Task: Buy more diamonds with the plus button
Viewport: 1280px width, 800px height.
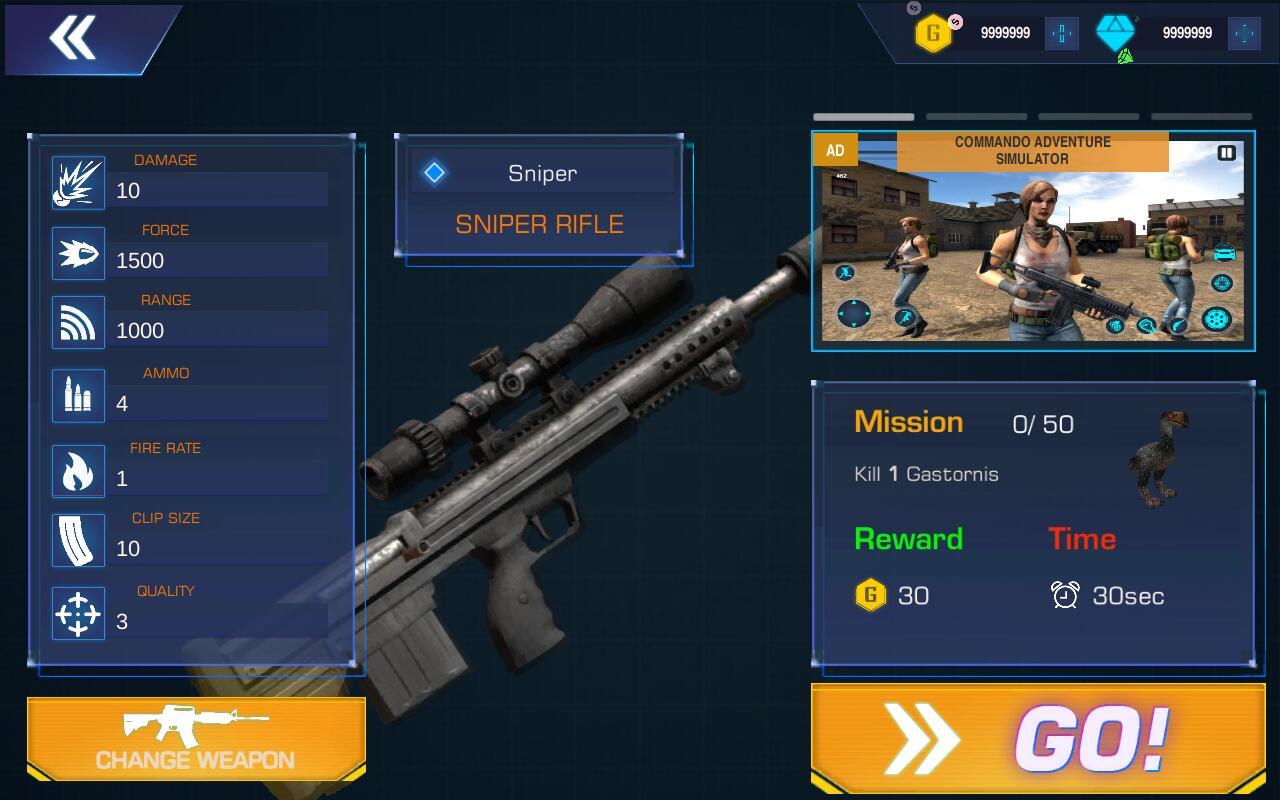Action: 1244,33
